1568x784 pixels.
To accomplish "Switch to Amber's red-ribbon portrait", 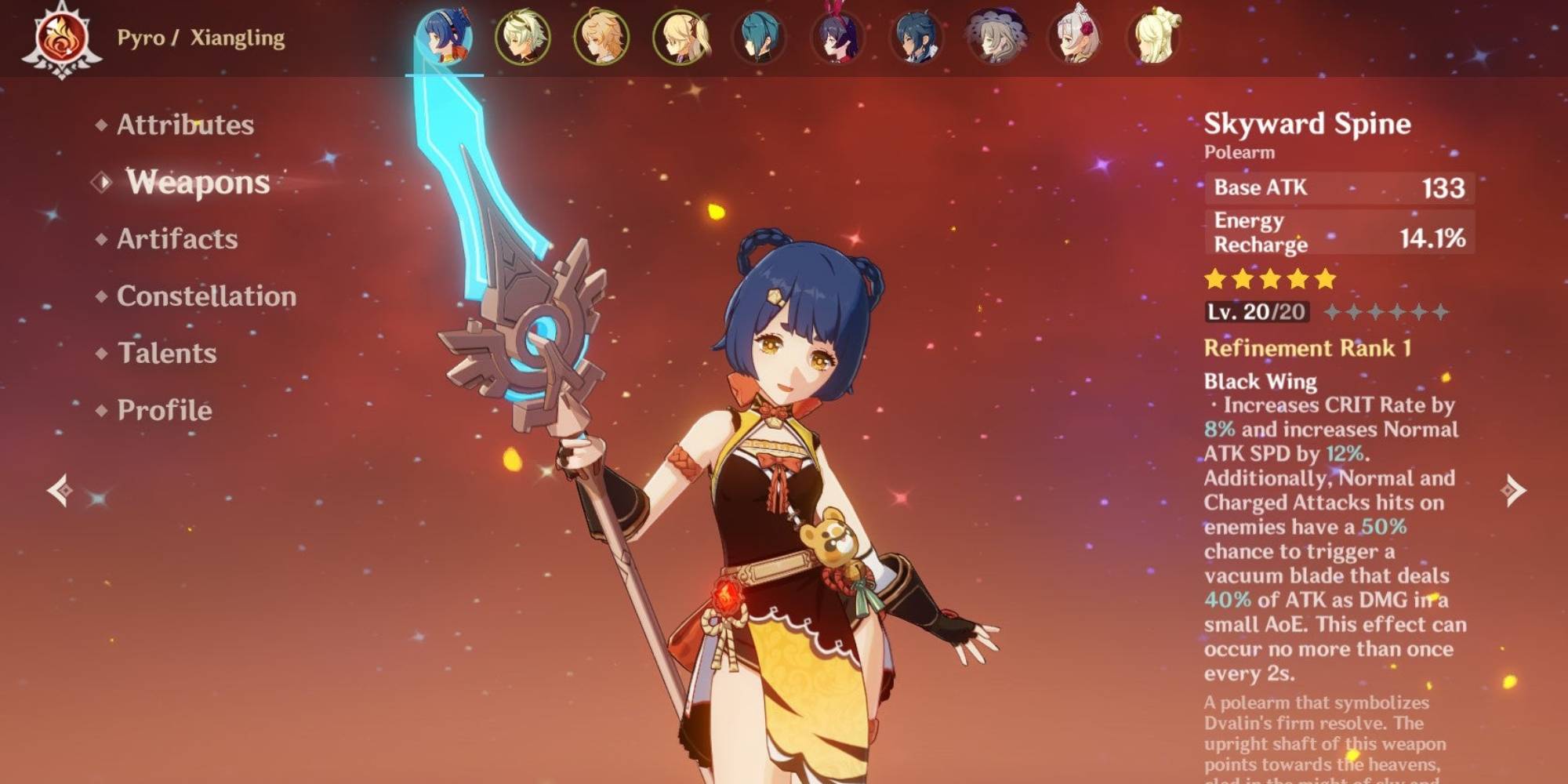I will coord(838,37).
